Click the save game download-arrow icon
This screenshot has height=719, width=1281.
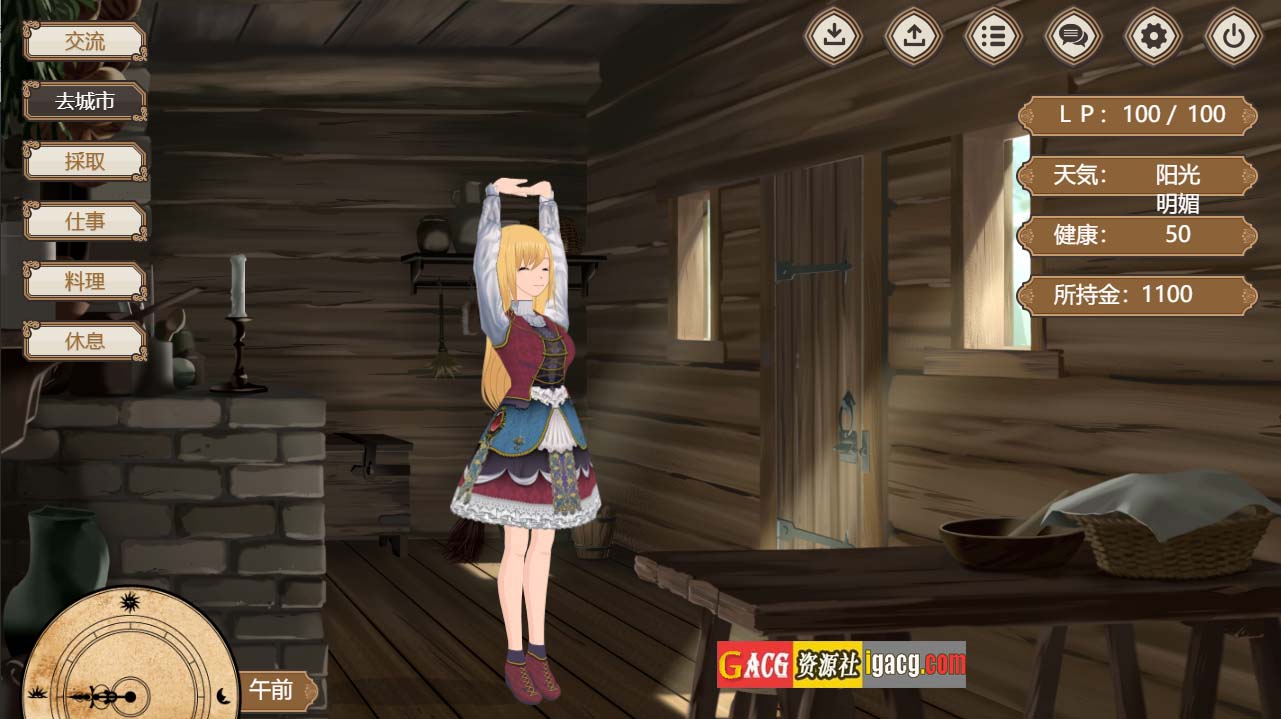tap(834, 37)
